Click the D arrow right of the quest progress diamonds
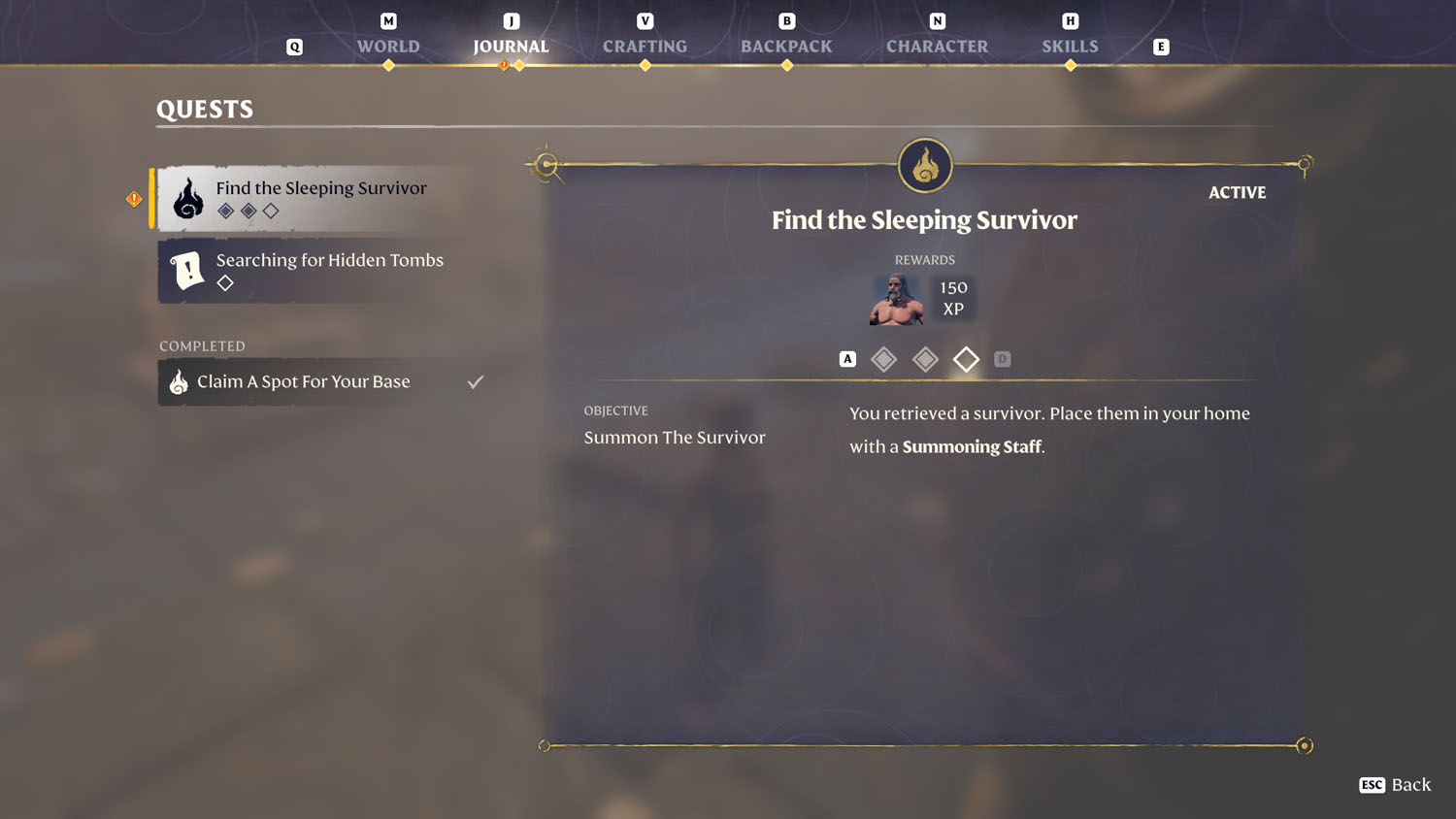This screenshot has width=1456, height=819. 1003,358
